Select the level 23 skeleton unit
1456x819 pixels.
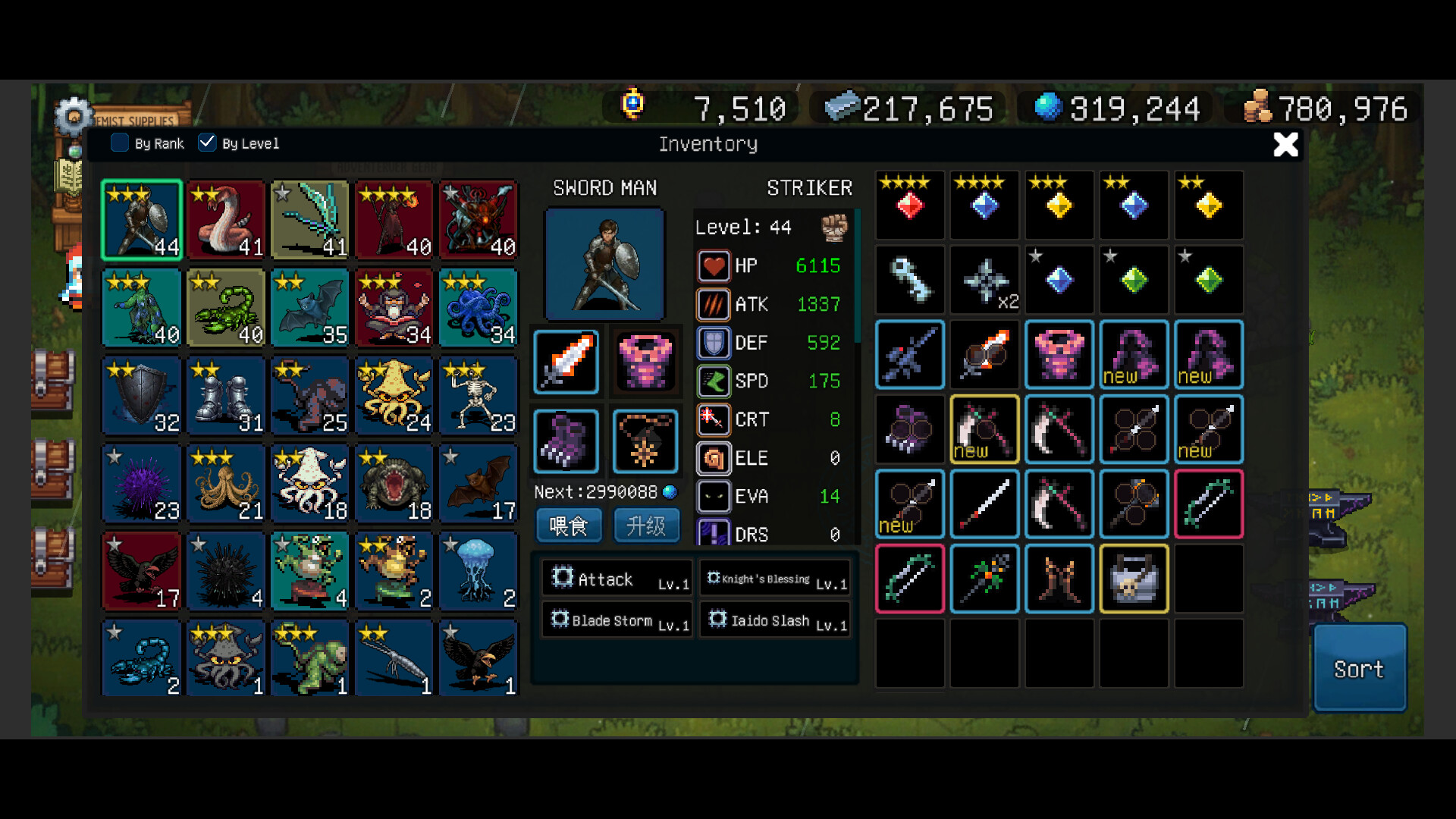479,396
